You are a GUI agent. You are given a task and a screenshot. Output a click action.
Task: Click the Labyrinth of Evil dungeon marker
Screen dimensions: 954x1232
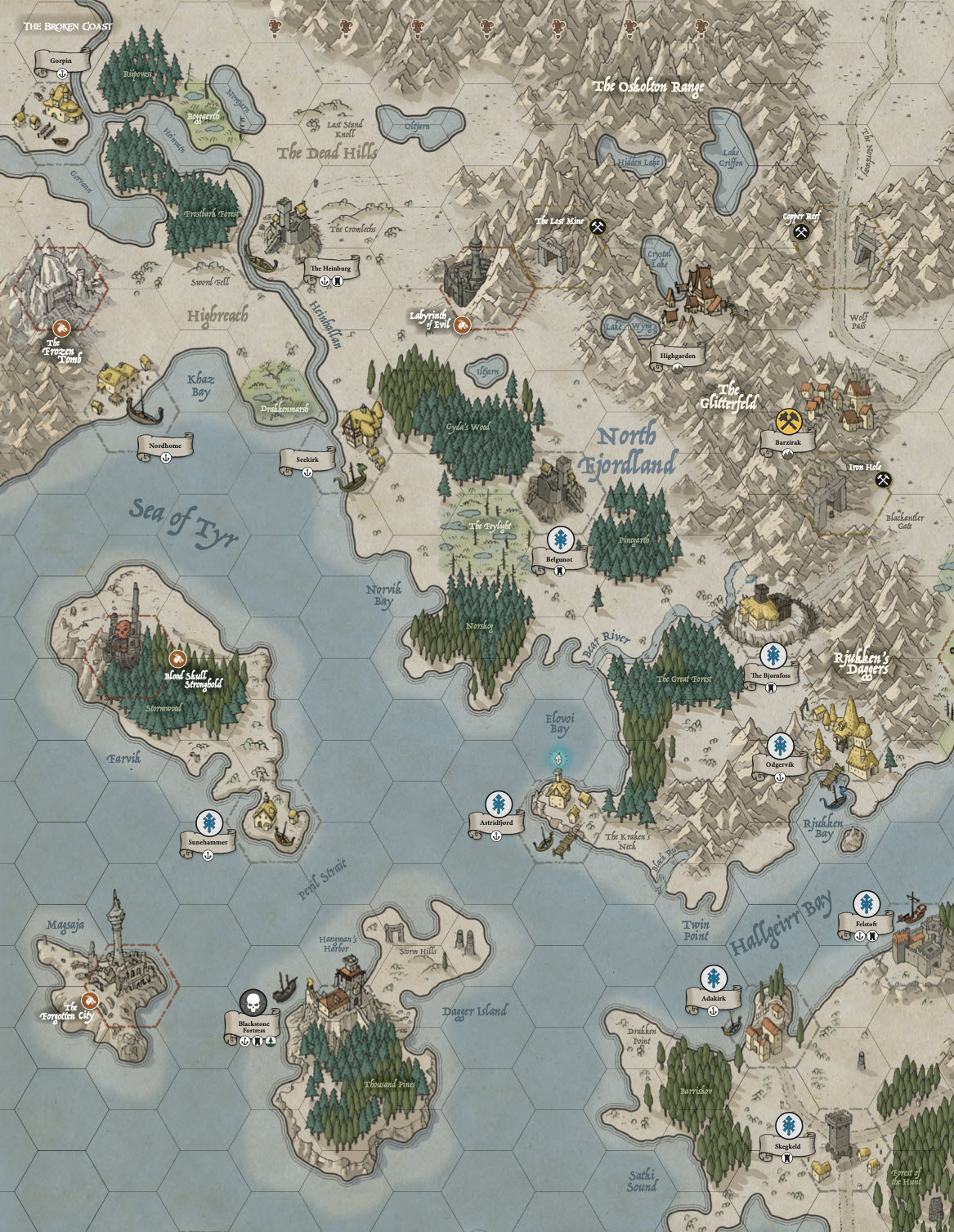(x=463, y=325)
